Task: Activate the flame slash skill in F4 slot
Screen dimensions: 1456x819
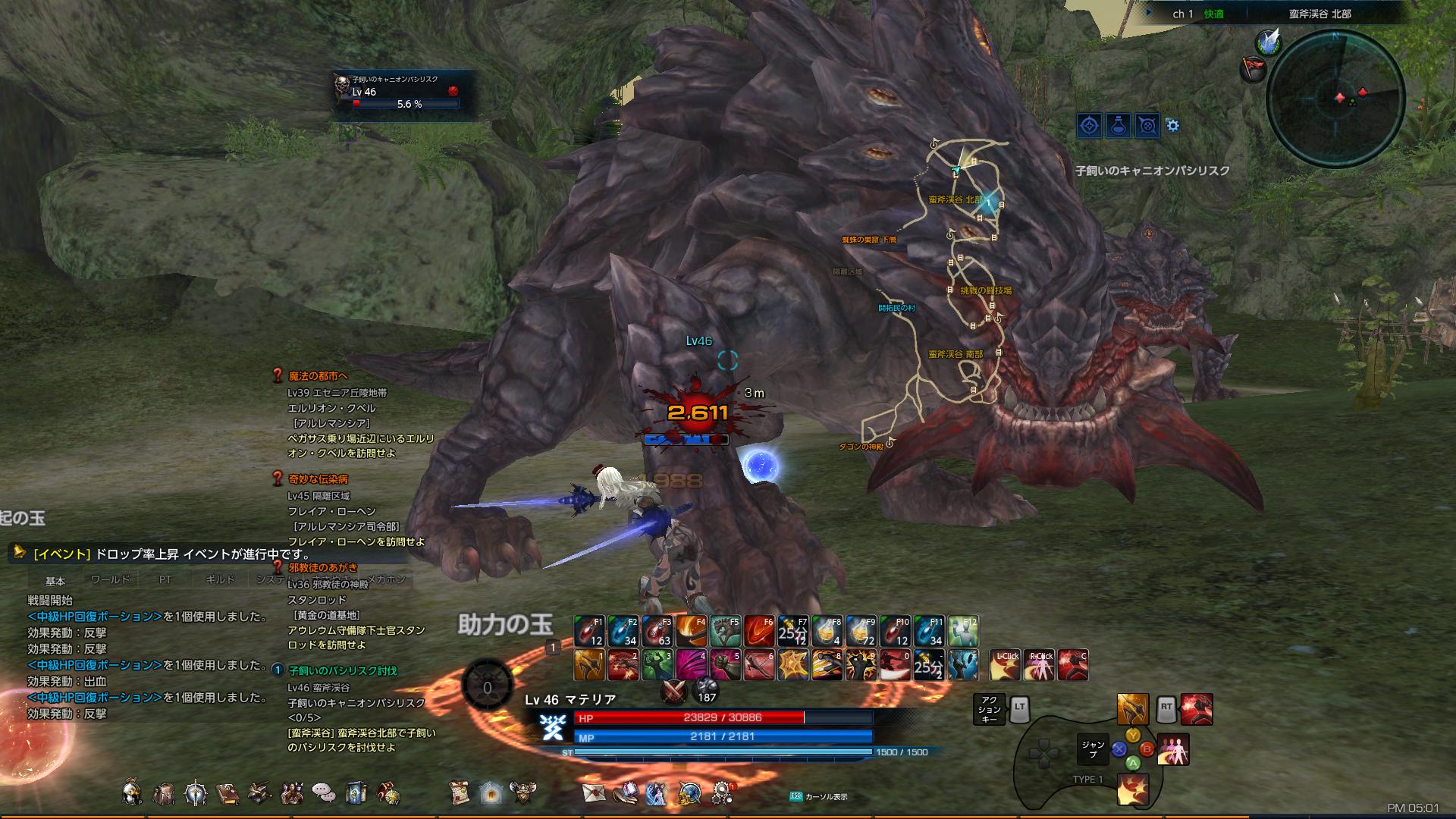Action: coord(691,631)
